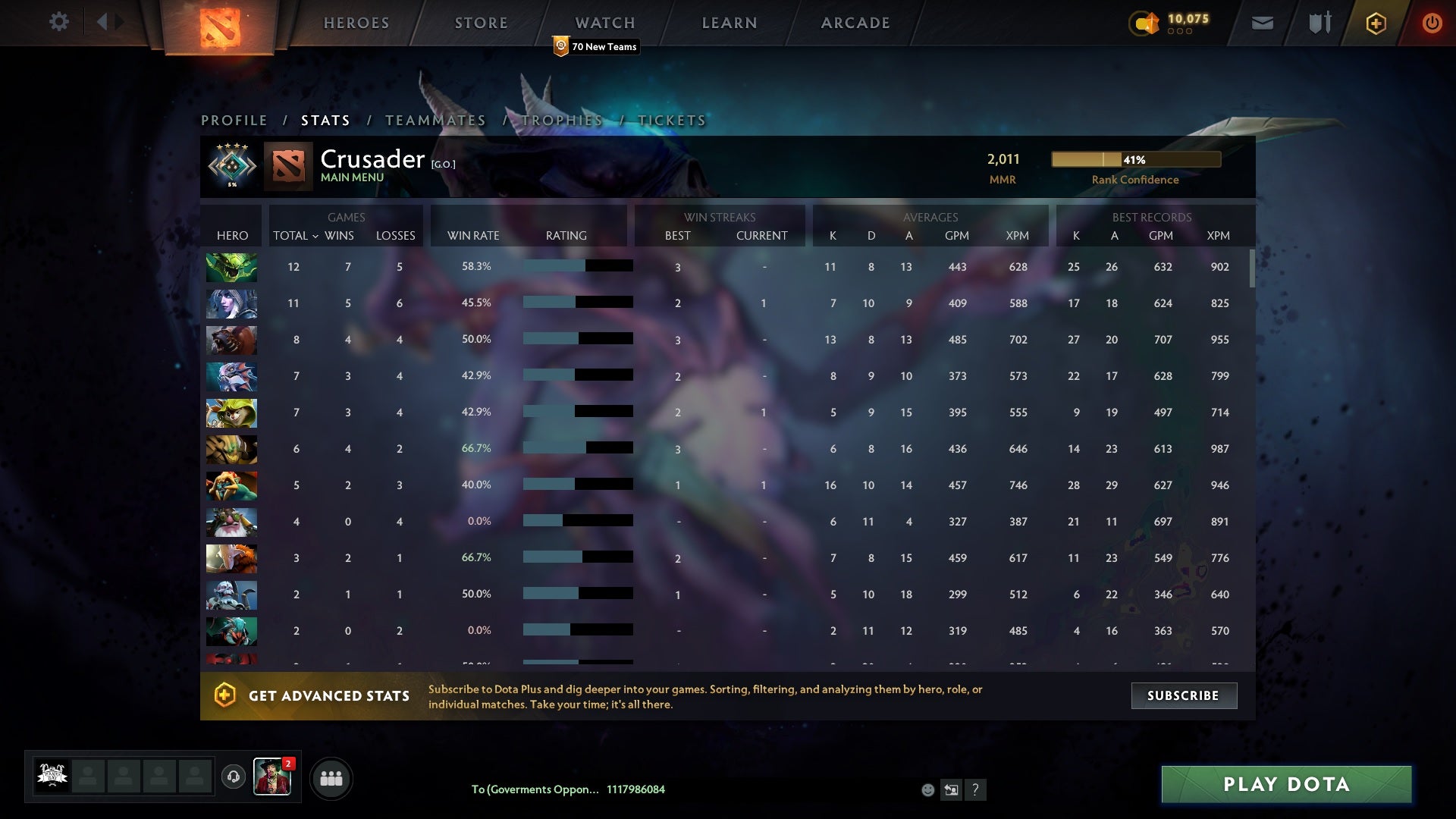Open the ARCADE menu item

pos(854,22)
